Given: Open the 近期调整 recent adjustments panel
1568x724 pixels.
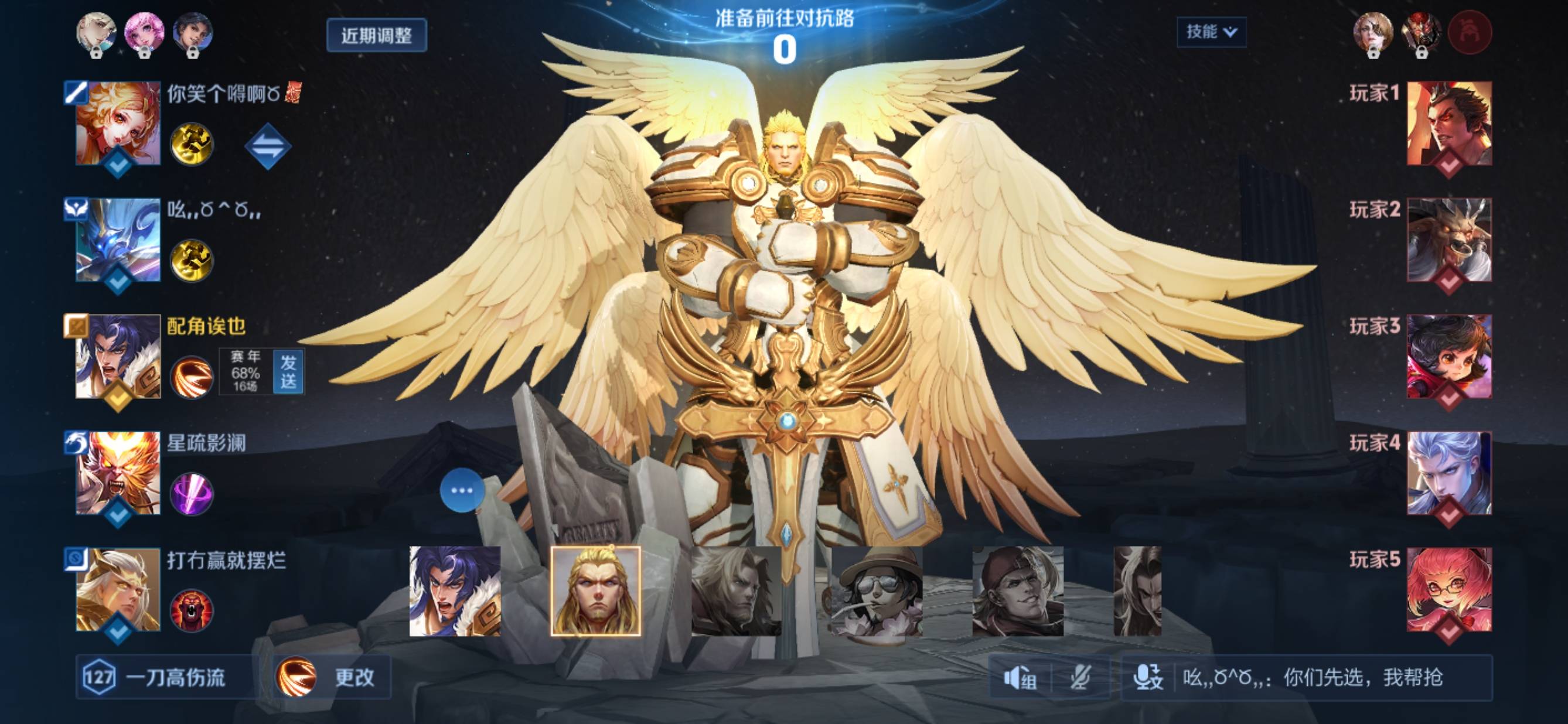Looking at the screenshot, I should (376, 35).
